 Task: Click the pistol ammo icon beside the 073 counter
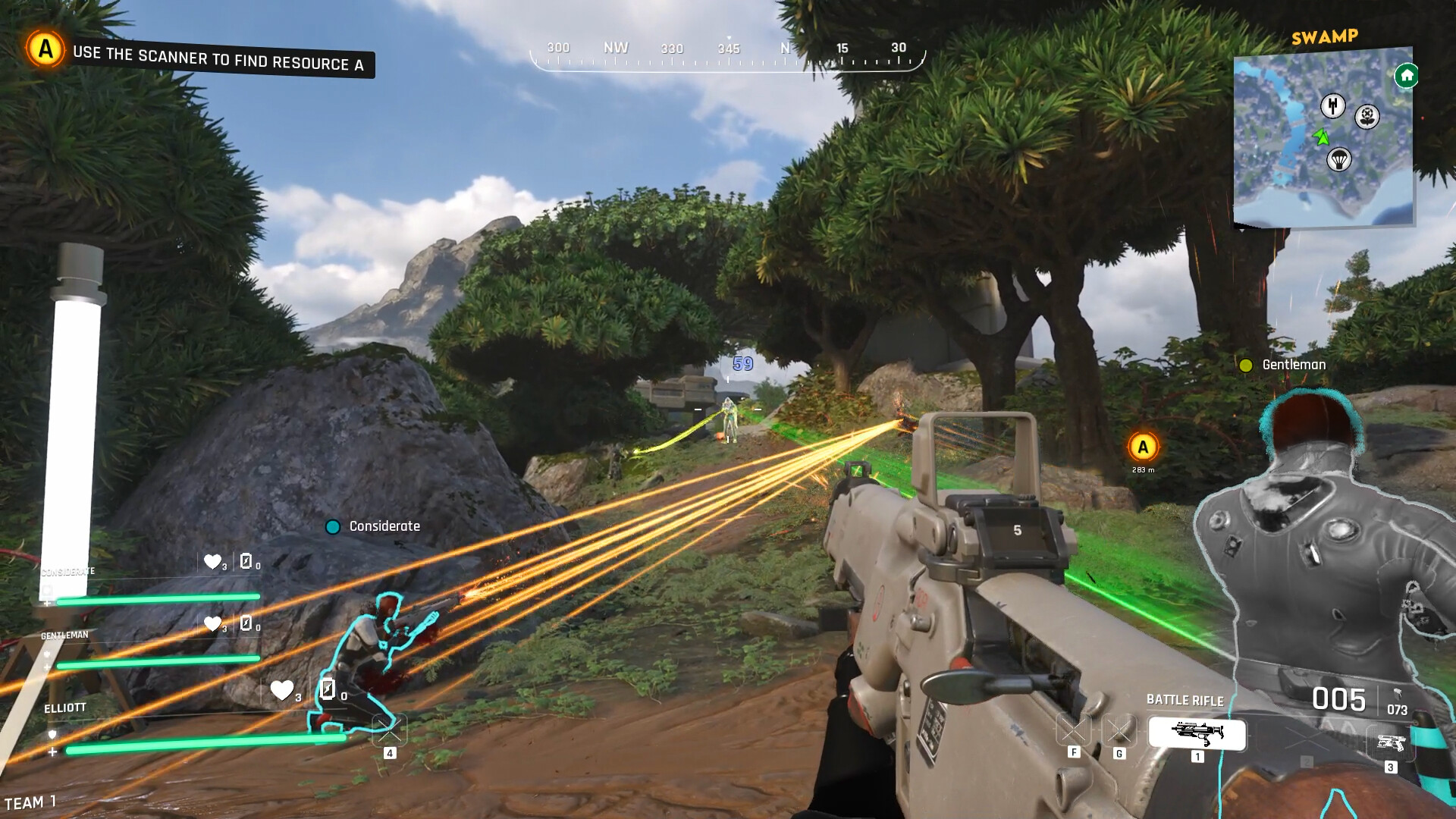coord(1398,695)
